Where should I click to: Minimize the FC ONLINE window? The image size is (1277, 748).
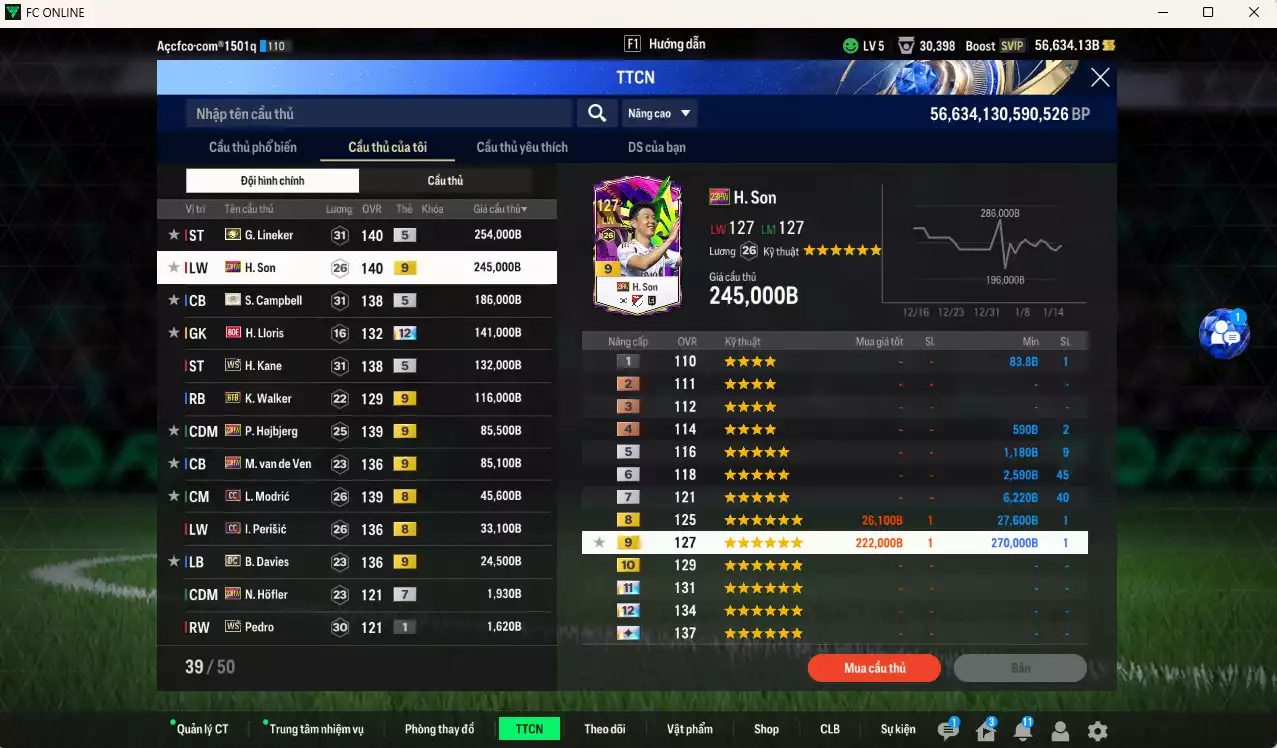(x=1161, y=13)
